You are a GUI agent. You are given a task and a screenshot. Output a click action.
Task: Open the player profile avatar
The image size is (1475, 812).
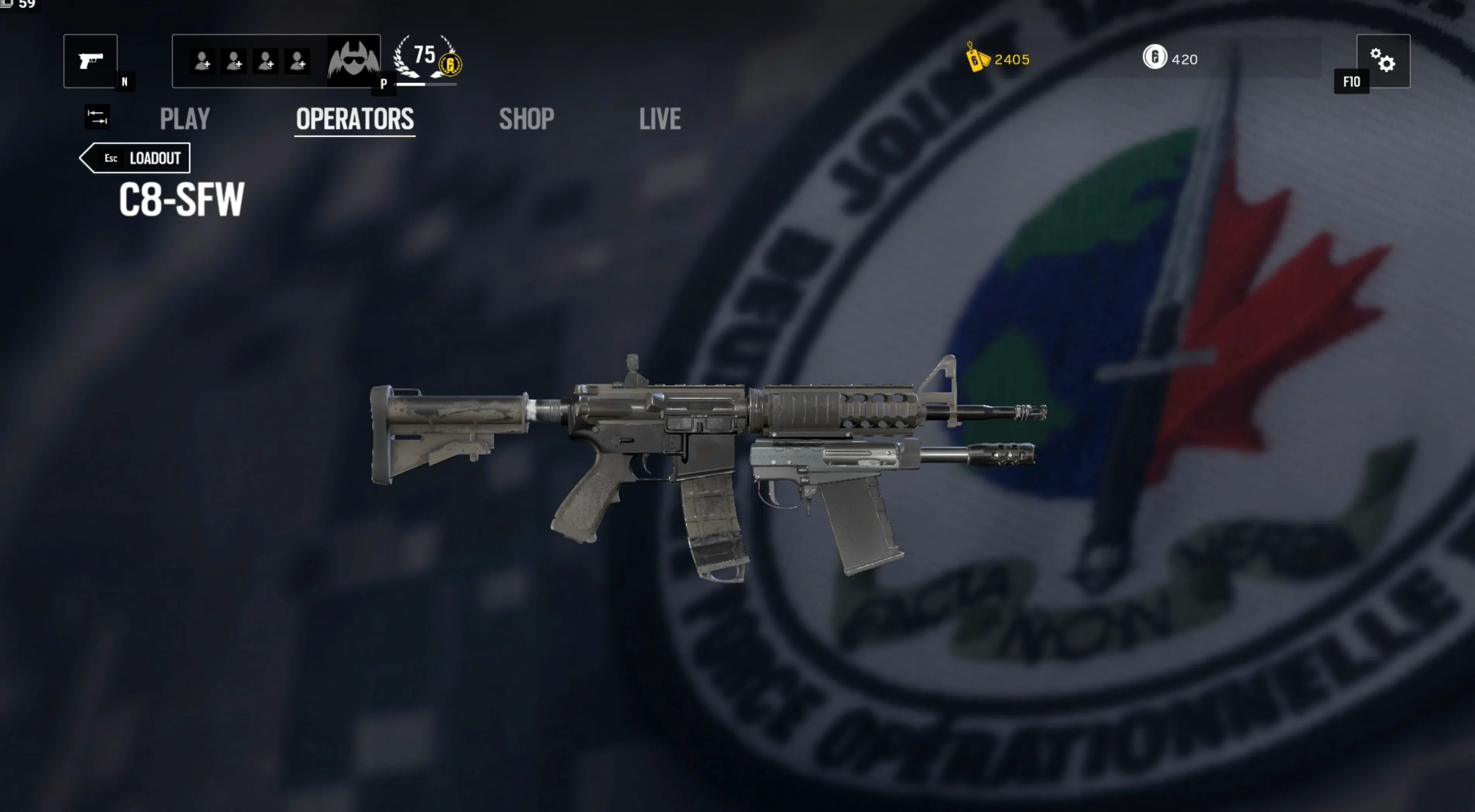coord(353,61)
